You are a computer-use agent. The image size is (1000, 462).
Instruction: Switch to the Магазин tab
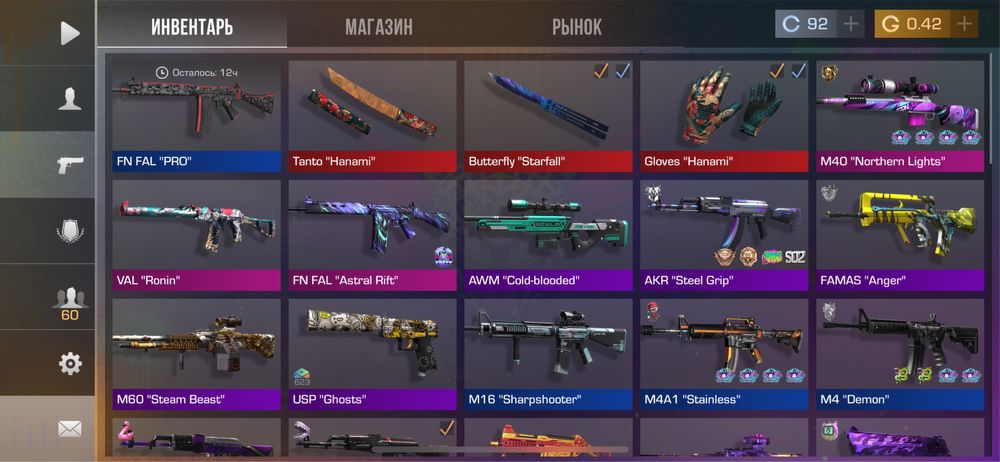378,27
